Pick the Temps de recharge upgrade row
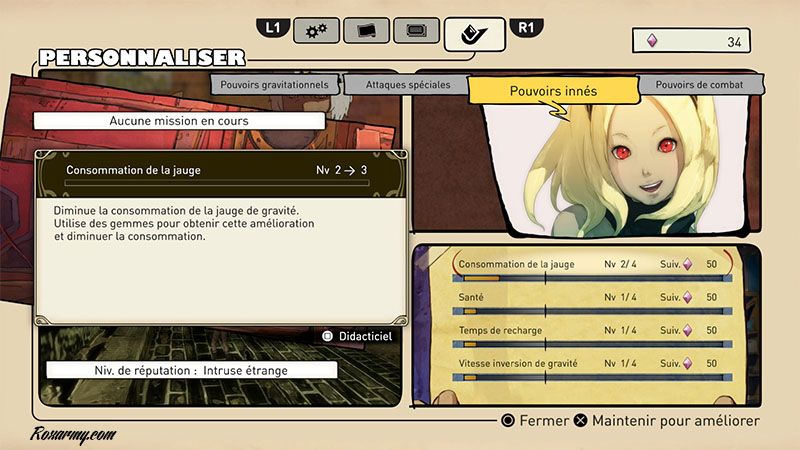The width and height of the screenshot is (800, 450). click(x=590, y=330)
